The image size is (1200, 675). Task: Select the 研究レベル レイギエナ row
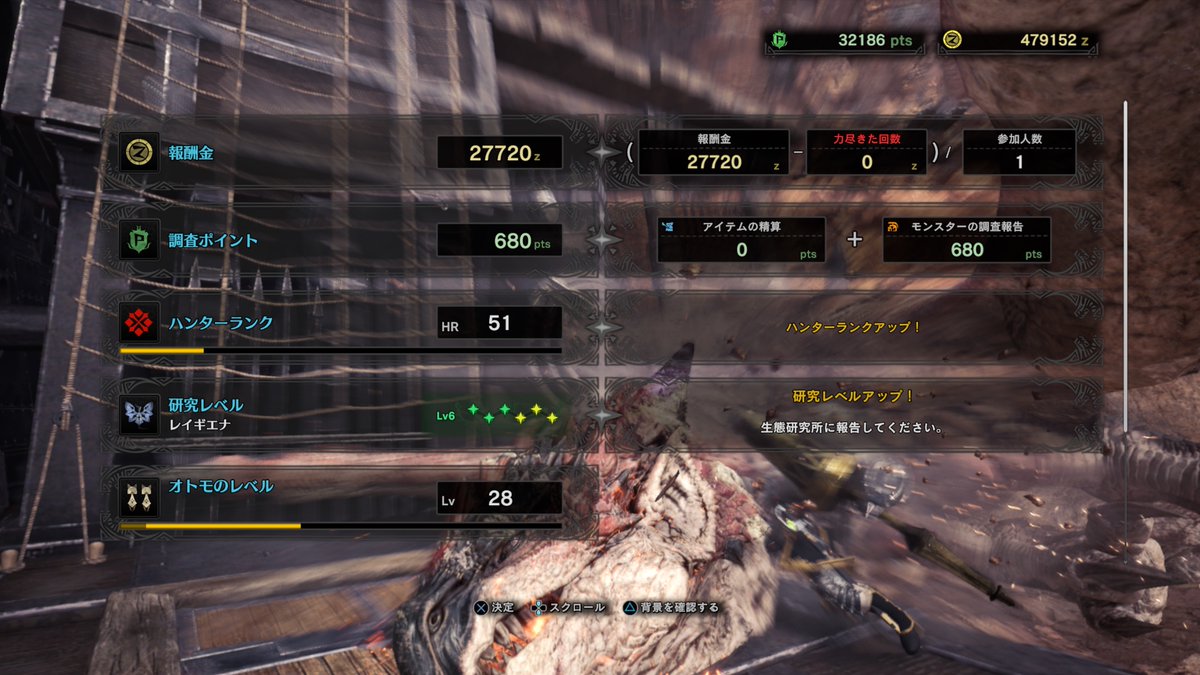340,413
